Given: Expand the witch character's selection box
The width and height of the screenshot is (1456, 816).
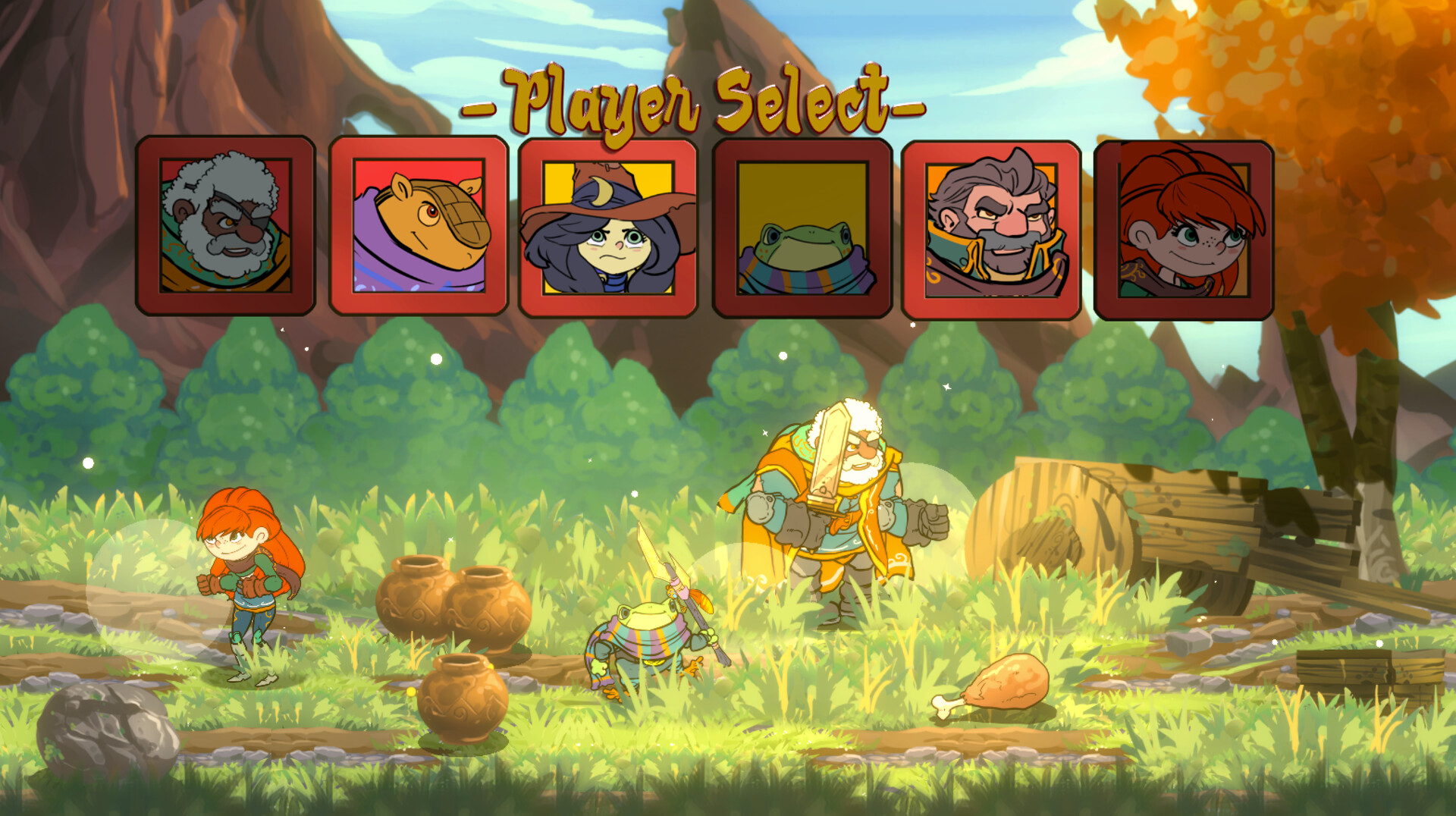Looking at the screenshot, I should point(607,228).
